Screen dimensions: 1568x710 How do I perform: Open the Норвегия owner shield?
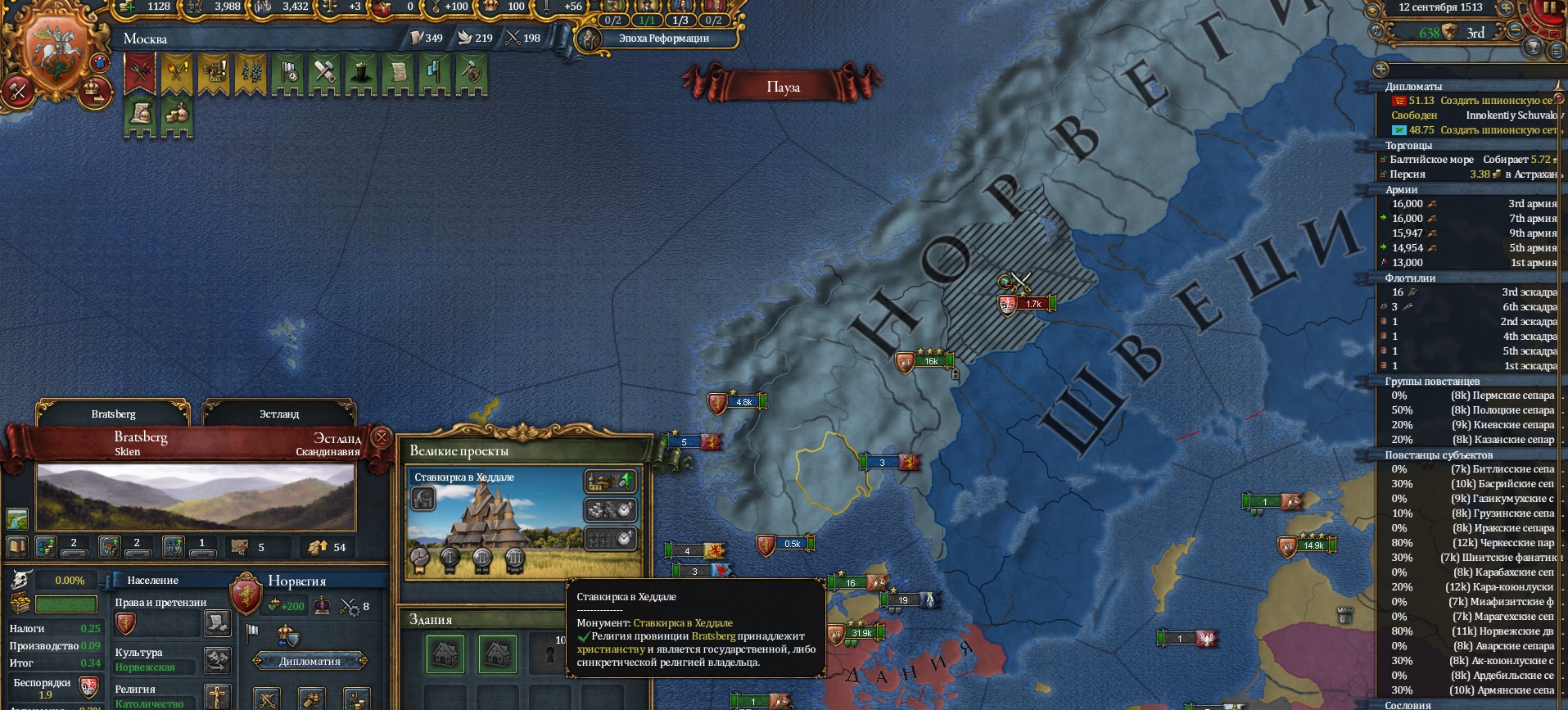(246, 594)
